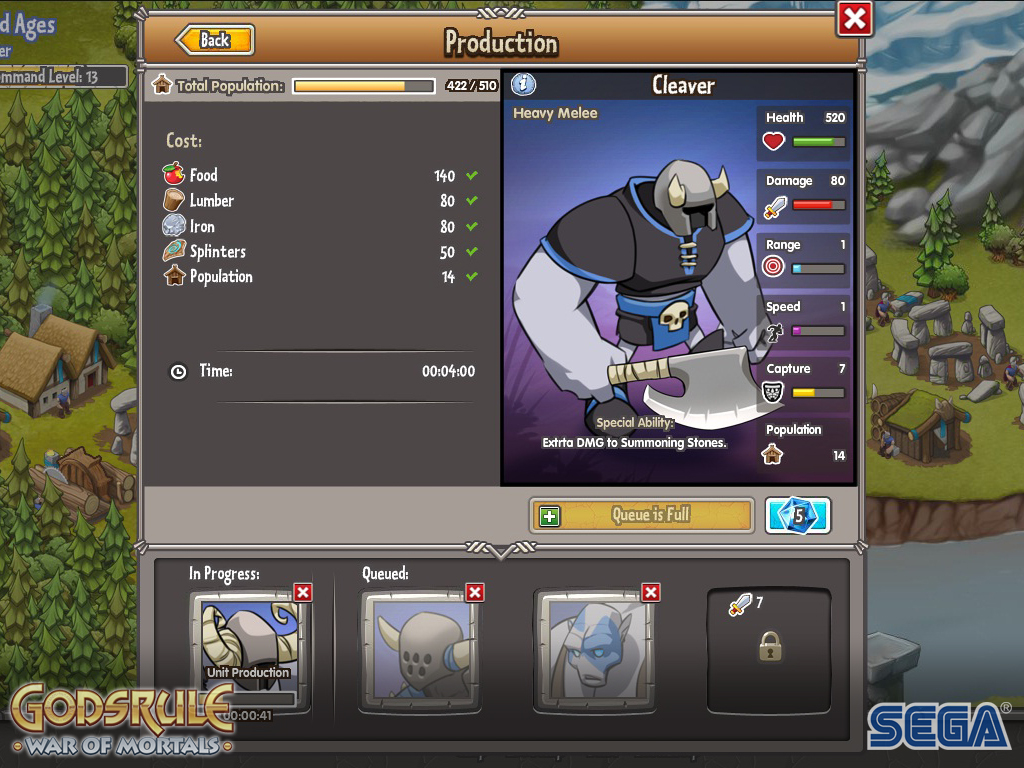Image resolution: width=1024 pixels, height=768 pixels.
Task: Remove the horned helmet unit from the queue
Action: pyautogui.click(x=475, y=593)
